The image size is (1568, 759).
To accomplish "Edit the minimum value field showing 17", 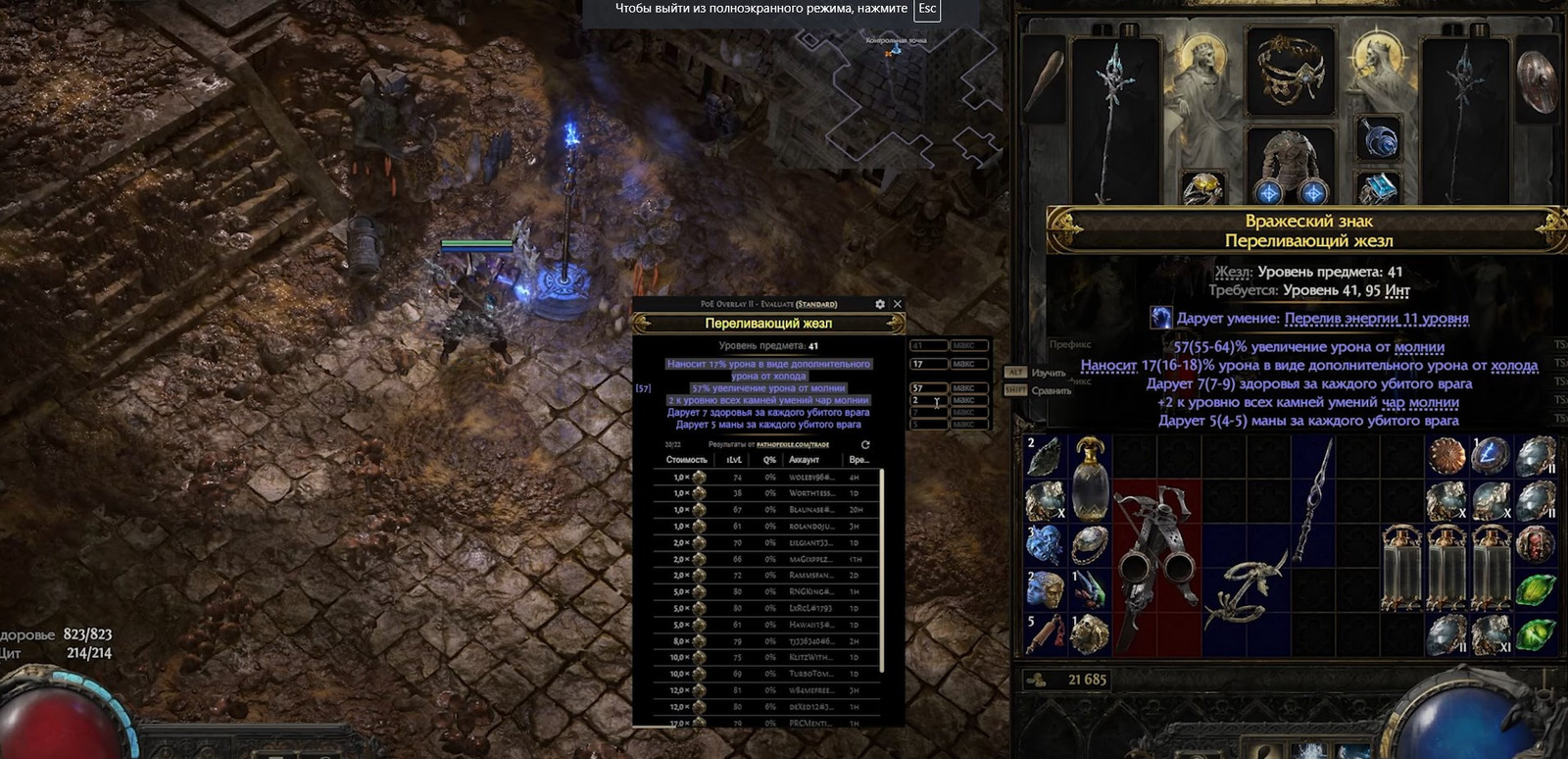I will (x=927, y=364).
